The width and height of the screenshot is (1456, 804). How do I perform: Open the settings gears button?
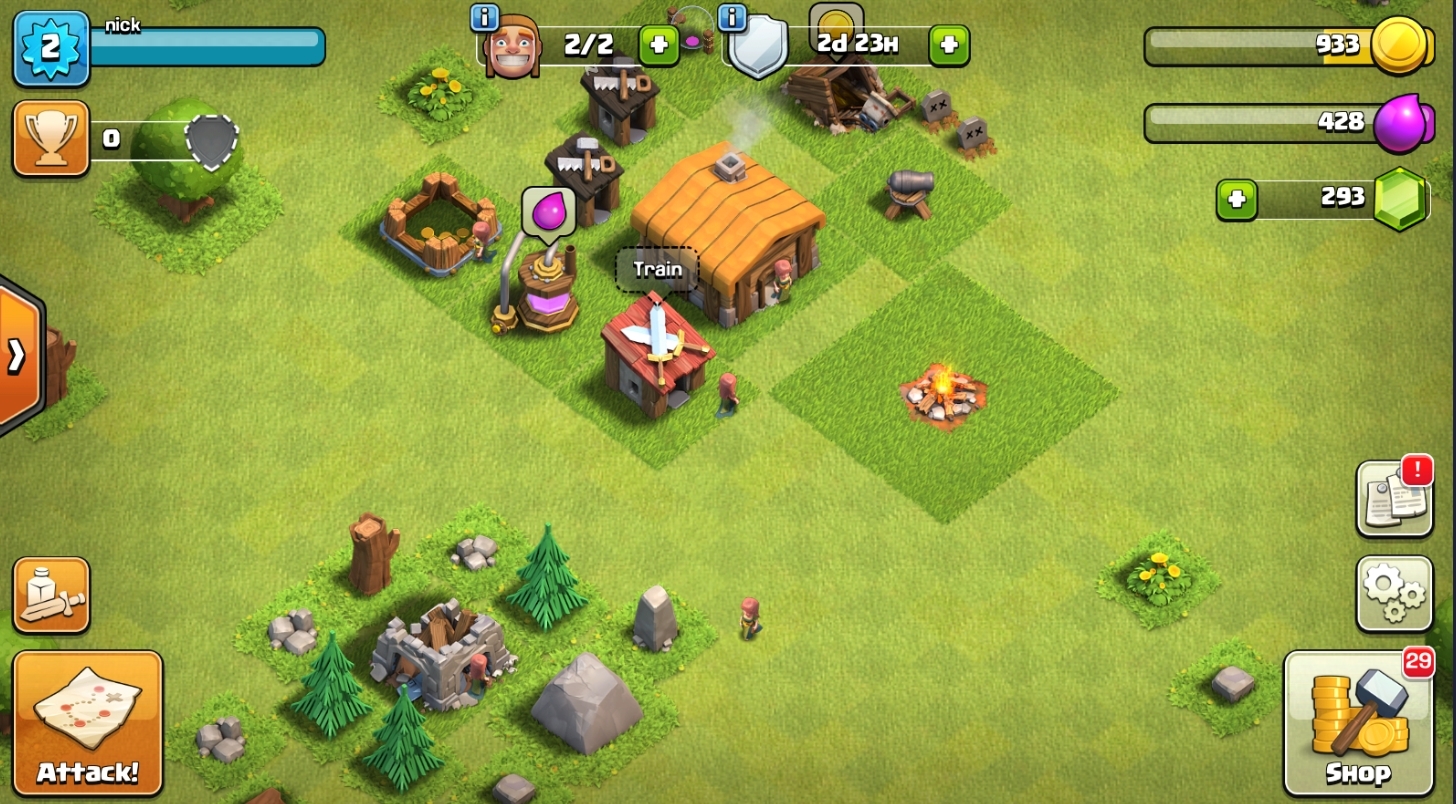tap(1394, 594)
